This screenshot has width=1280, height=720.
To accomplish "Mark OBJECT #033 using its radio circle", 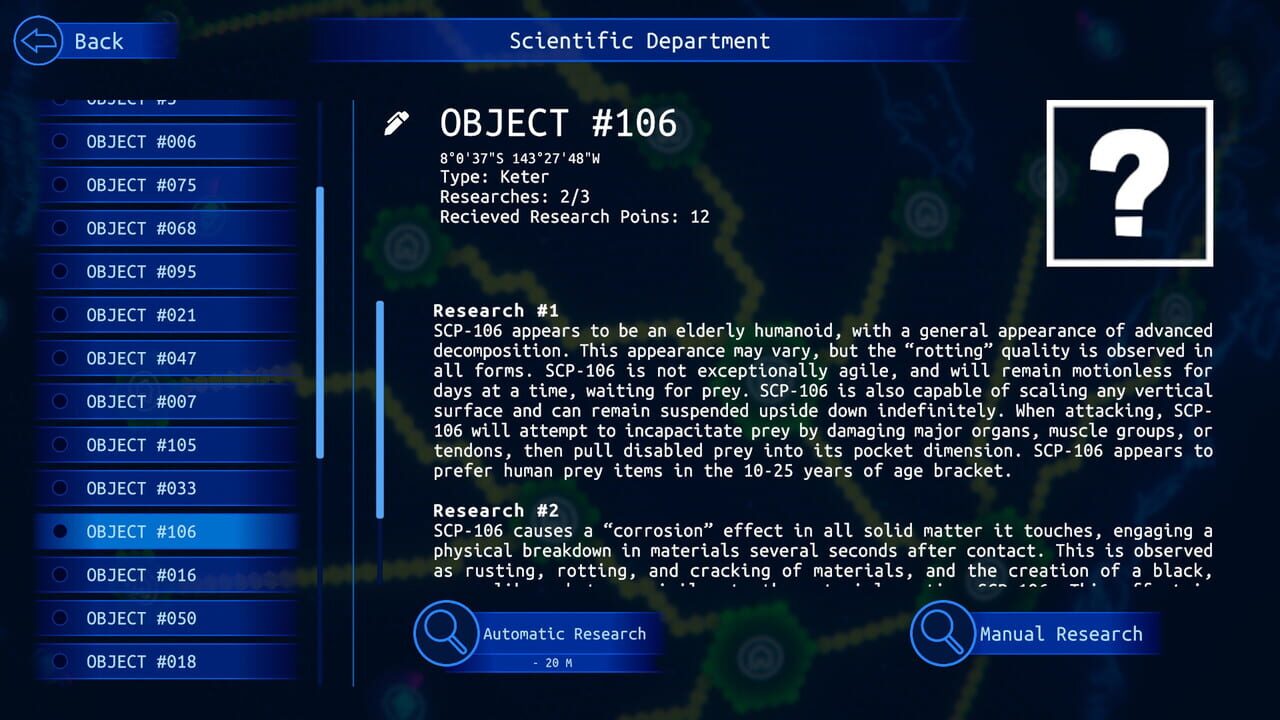I will [60, 488].
